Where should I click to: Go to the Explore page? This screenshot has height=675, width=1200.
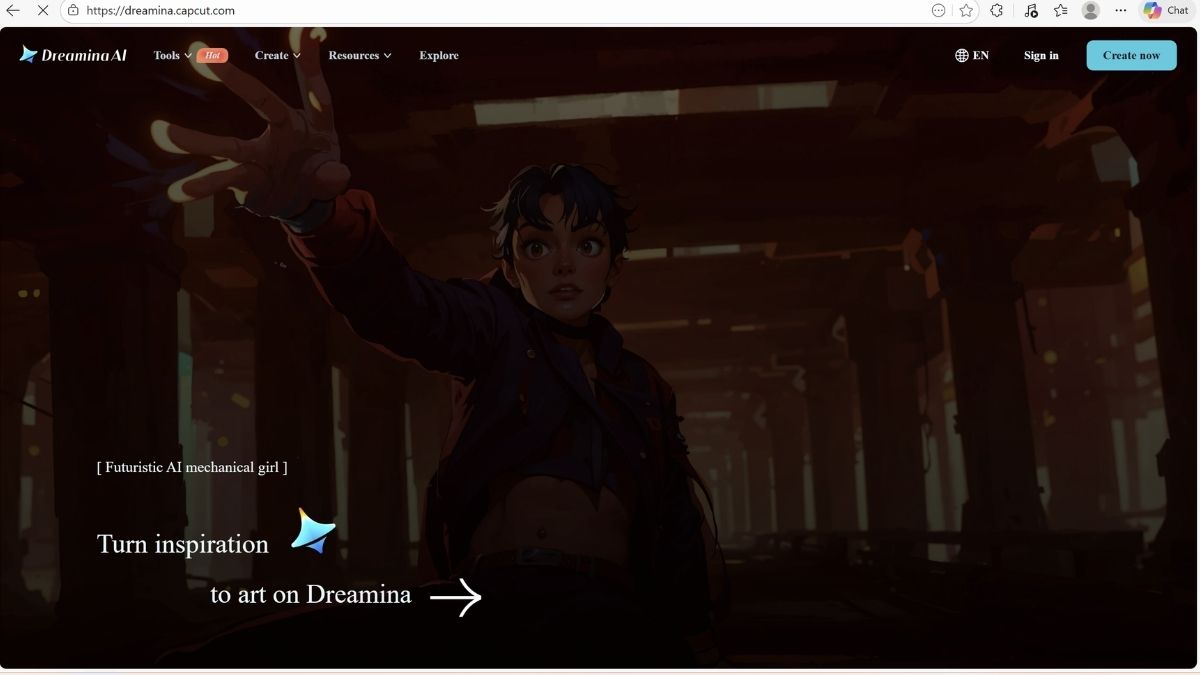[439, 56]
